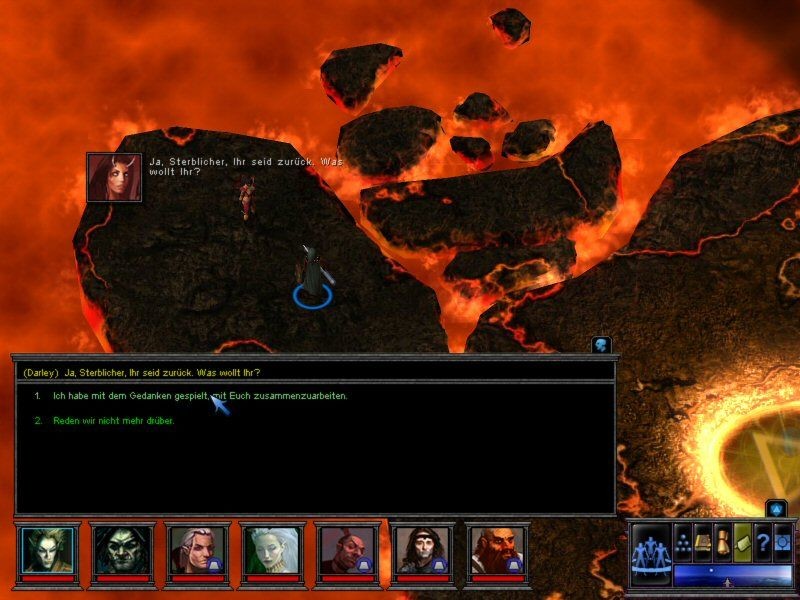This screenshot has width=800, height=600.
Task: Choose reply about working together with Darley
Action: pyautogui.click(x=200, y=397)
